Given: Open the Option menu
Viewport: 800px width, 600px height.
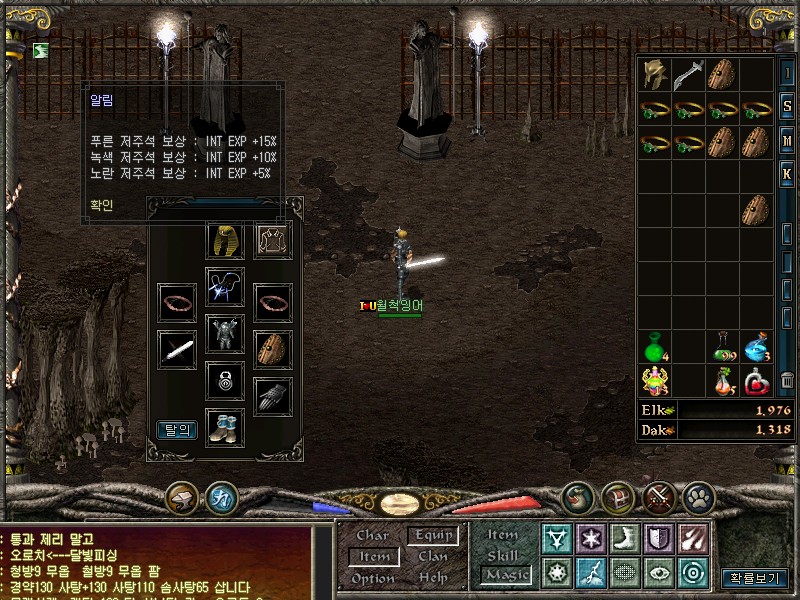Looking at the screenshot, I should pos(372,578).
